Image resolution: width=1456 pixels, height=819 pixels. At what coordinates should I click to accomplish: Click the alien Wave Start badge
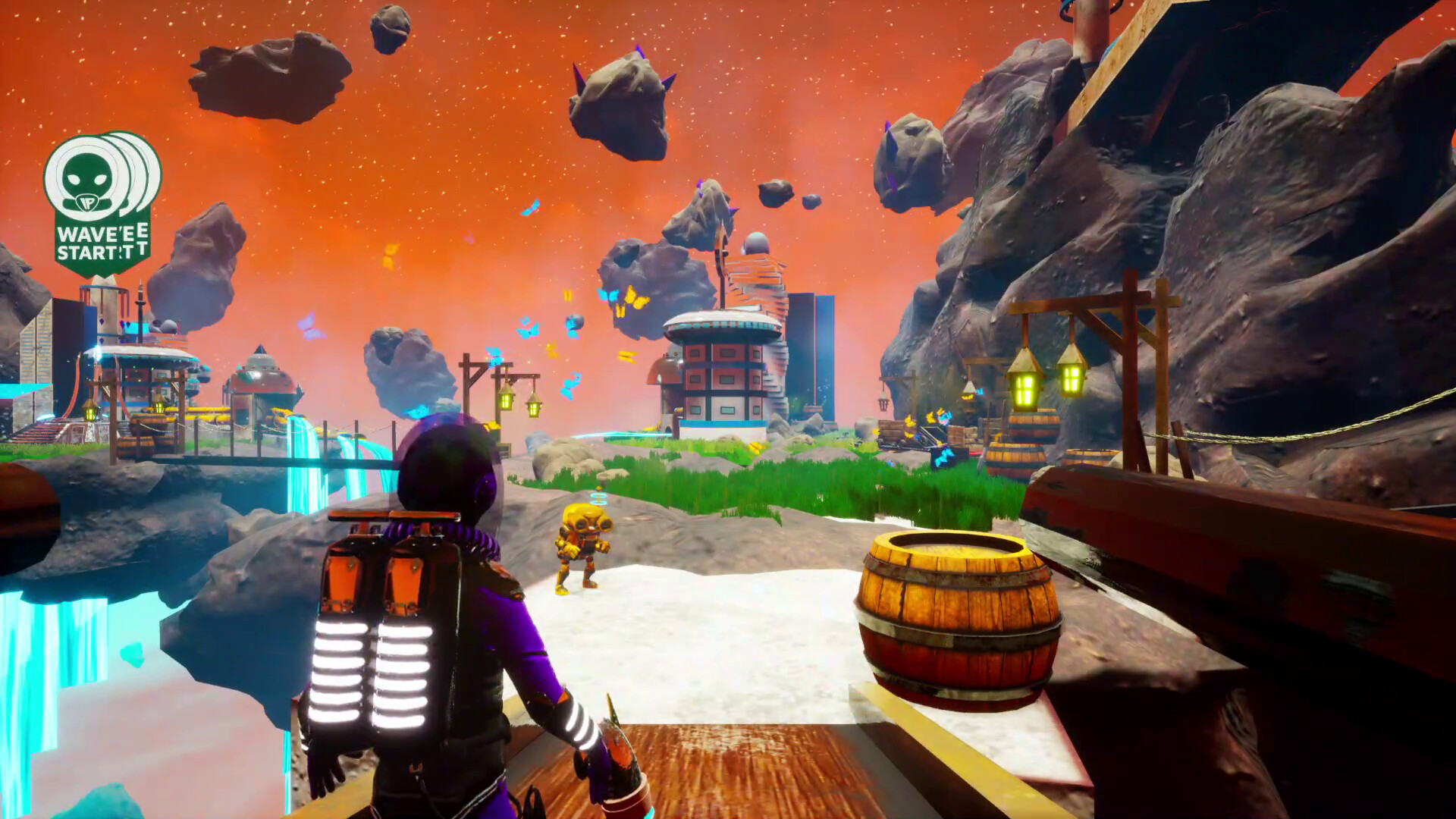tap(102, 201)
